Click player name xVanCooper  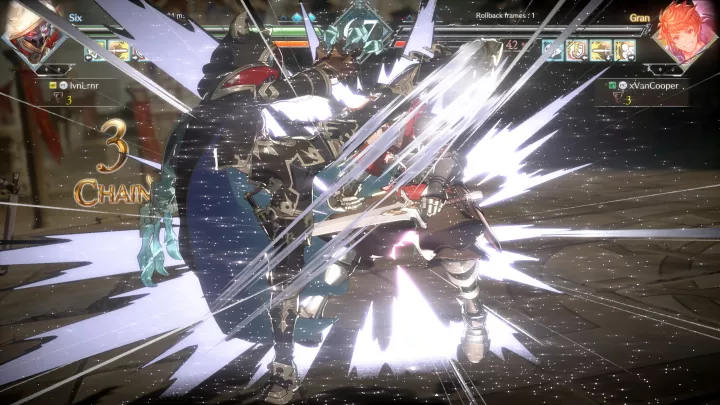coord(654,85)
